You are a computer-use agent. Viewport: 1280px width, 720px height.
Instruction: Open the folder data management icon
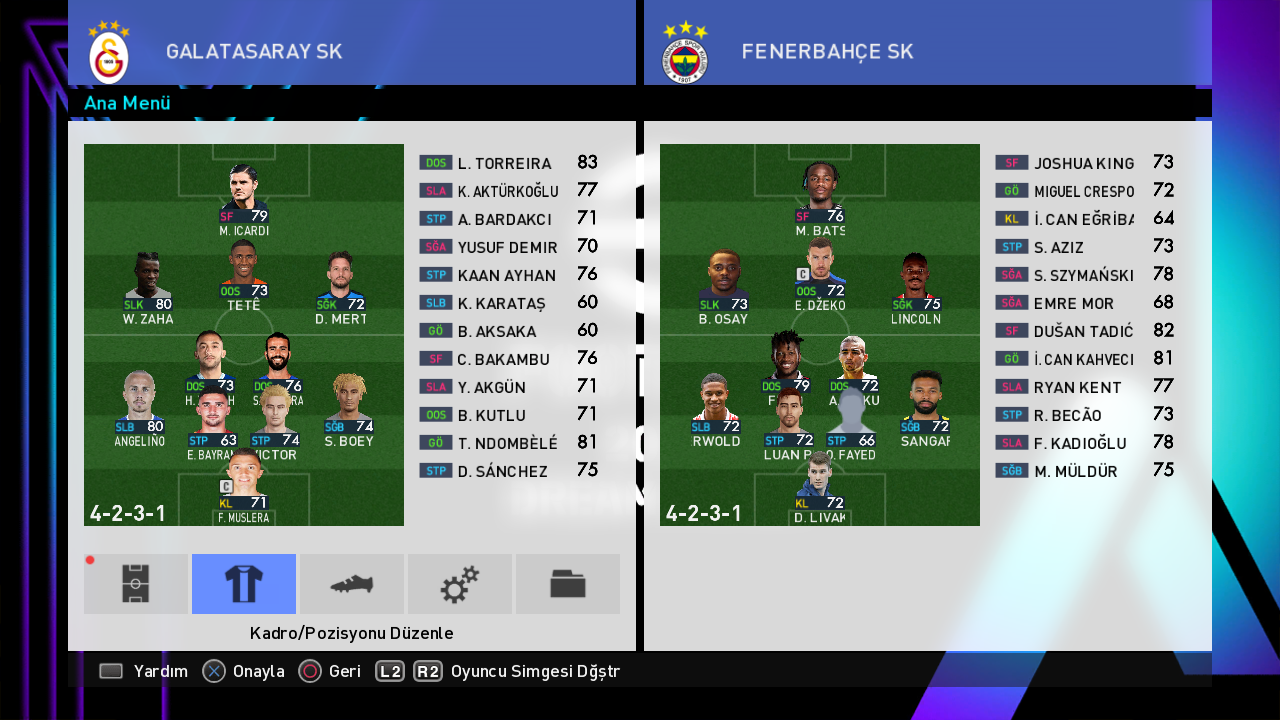[x=568, y=584]
